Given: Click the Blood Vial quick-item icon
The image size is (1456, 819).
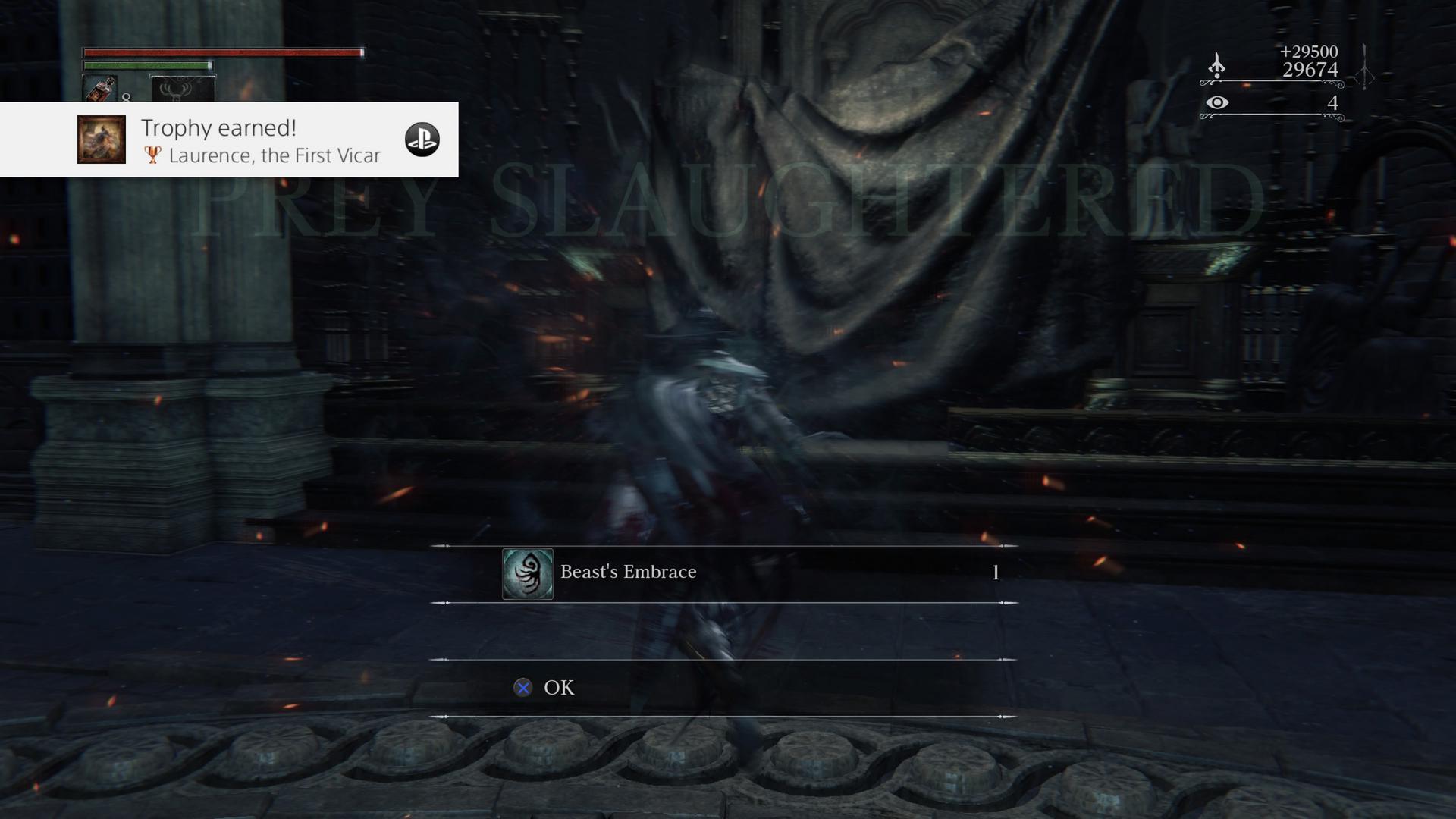Looking at the screenshot, I should (101, 90).
